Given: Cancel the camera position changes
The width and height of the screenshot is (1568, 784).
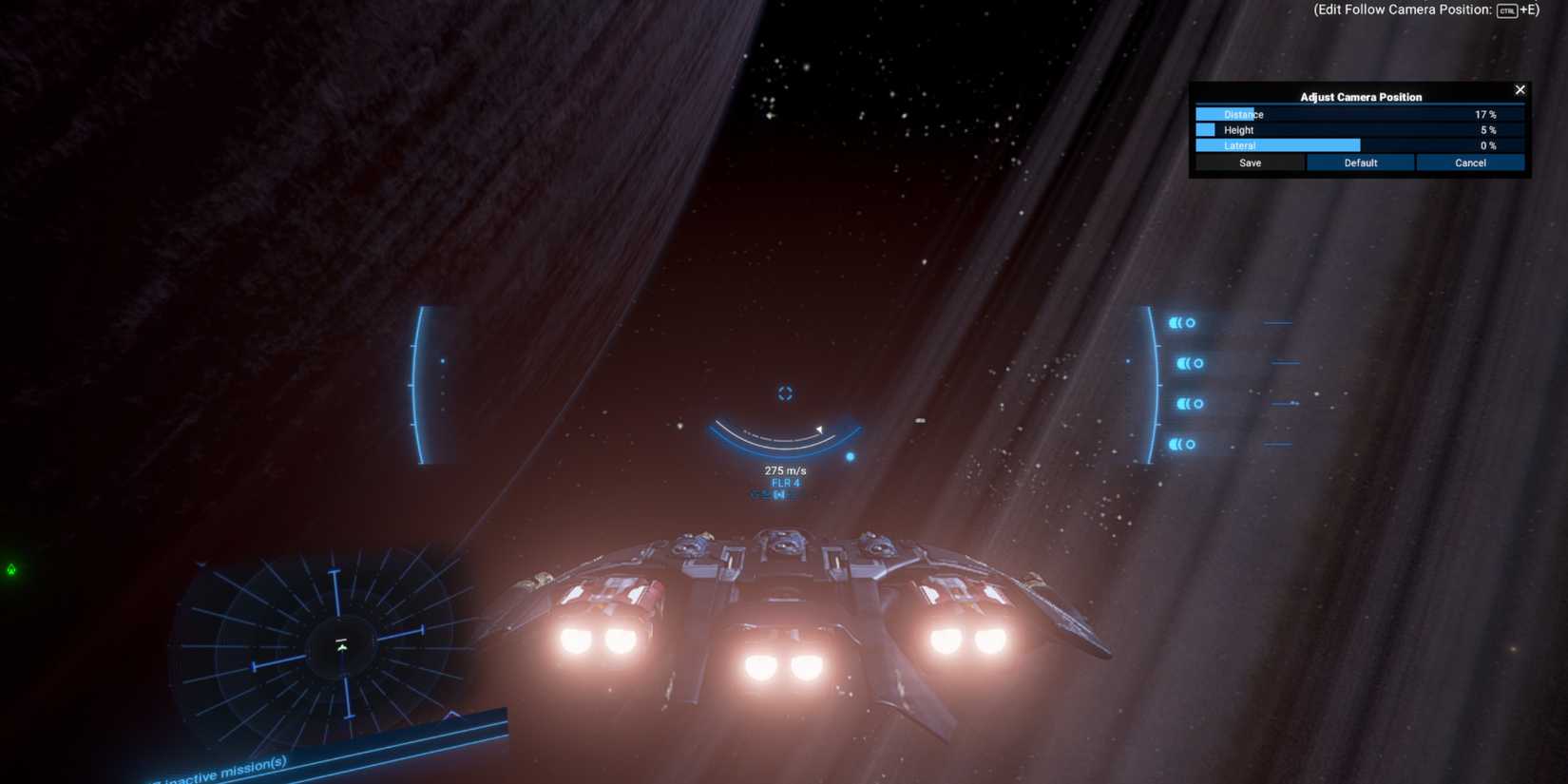Looking at the screenshot, I should (x=1470, y=163).
